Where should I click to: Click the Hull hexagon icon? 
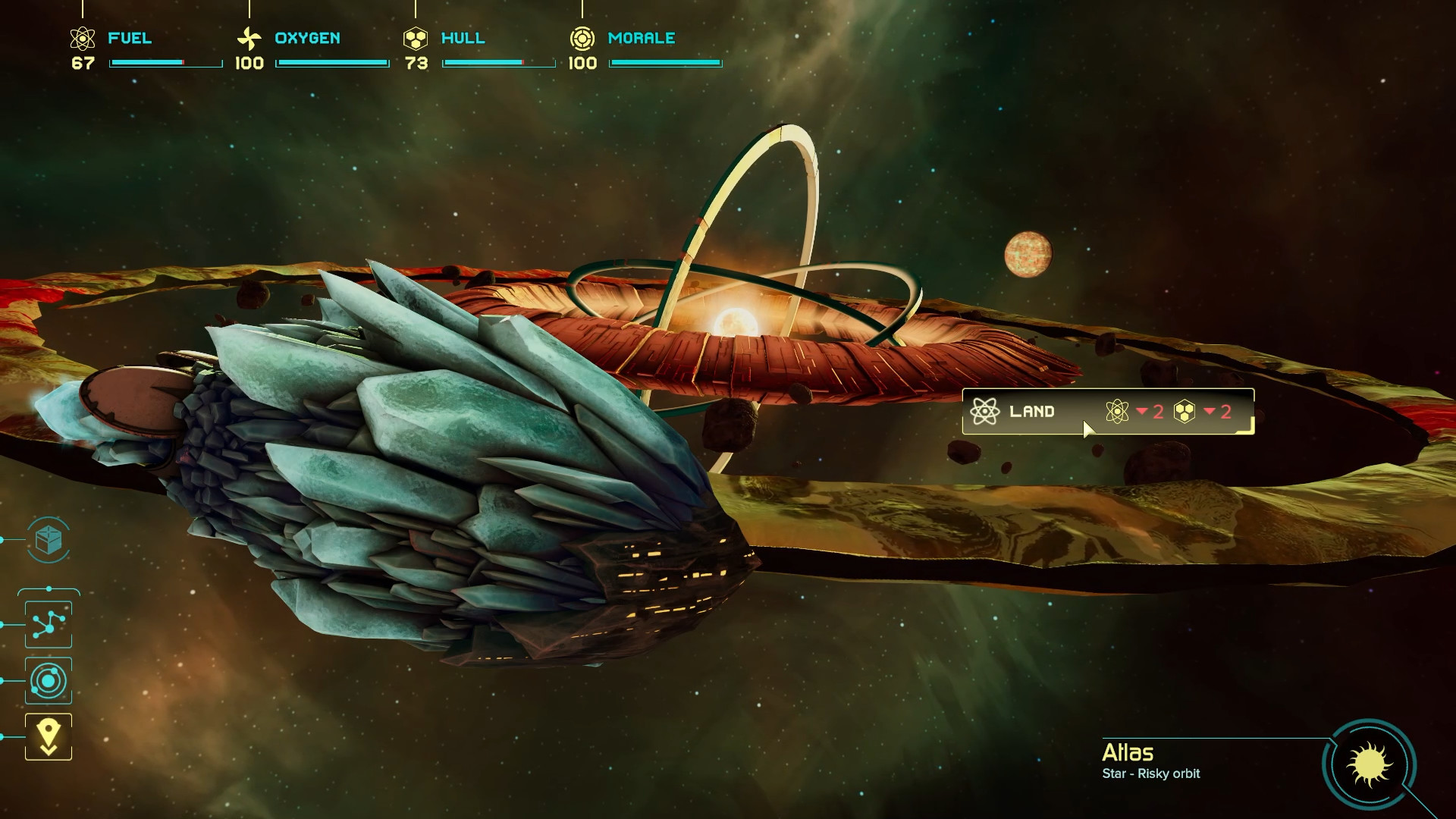click(x=415, y=36)
